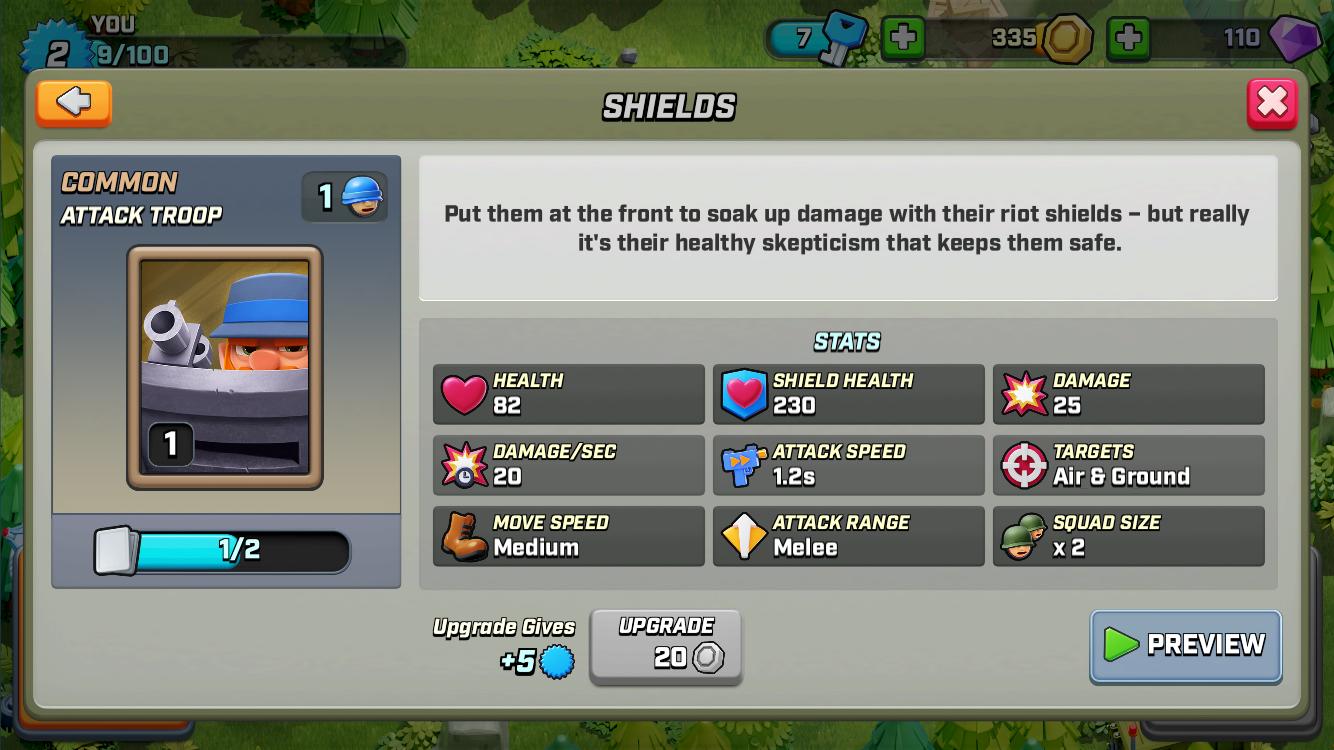Click the Move Speed boot icon
Image resolution: width=1334 pixels, height=750 pixels.
(459, 535)
